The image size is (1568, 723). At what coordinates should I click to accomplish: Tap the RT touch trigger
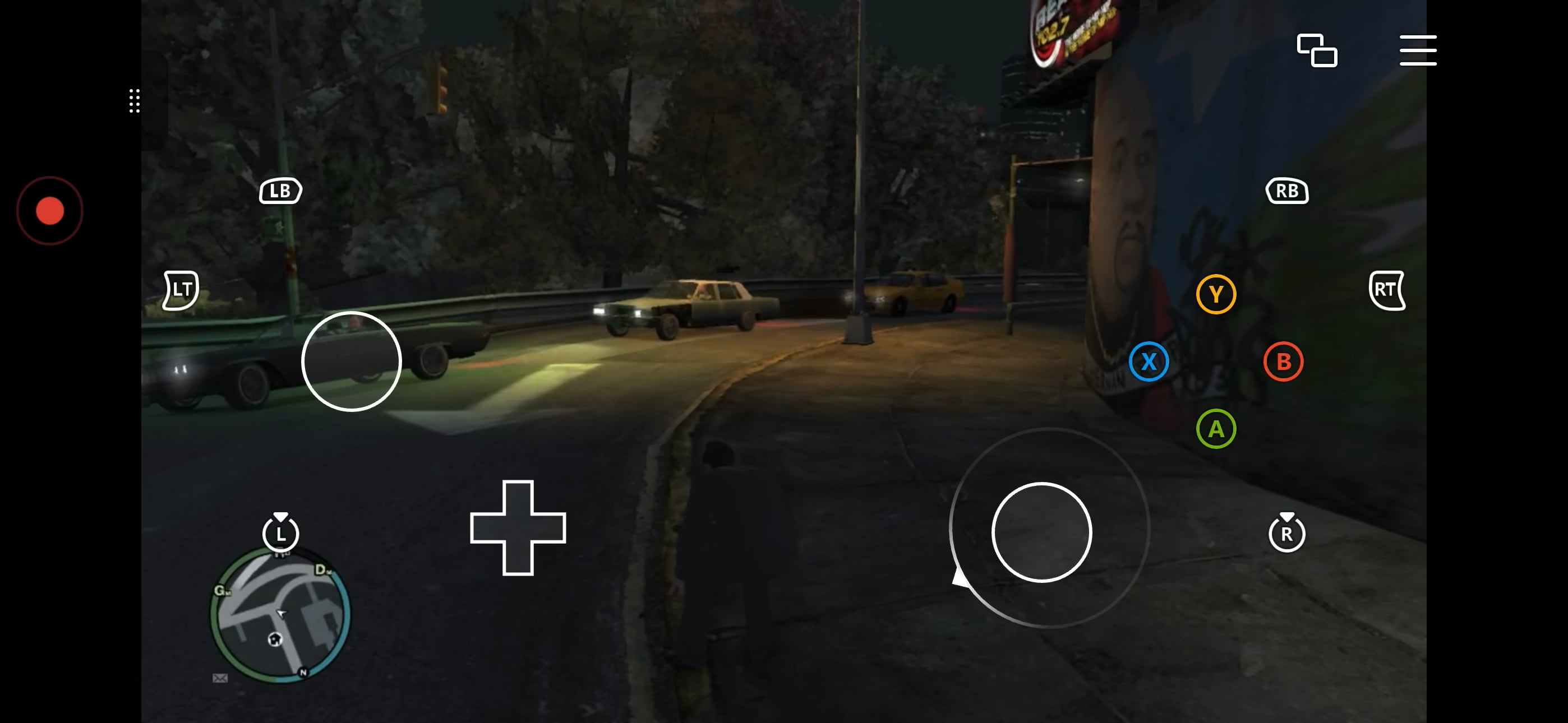[1387, 290]
